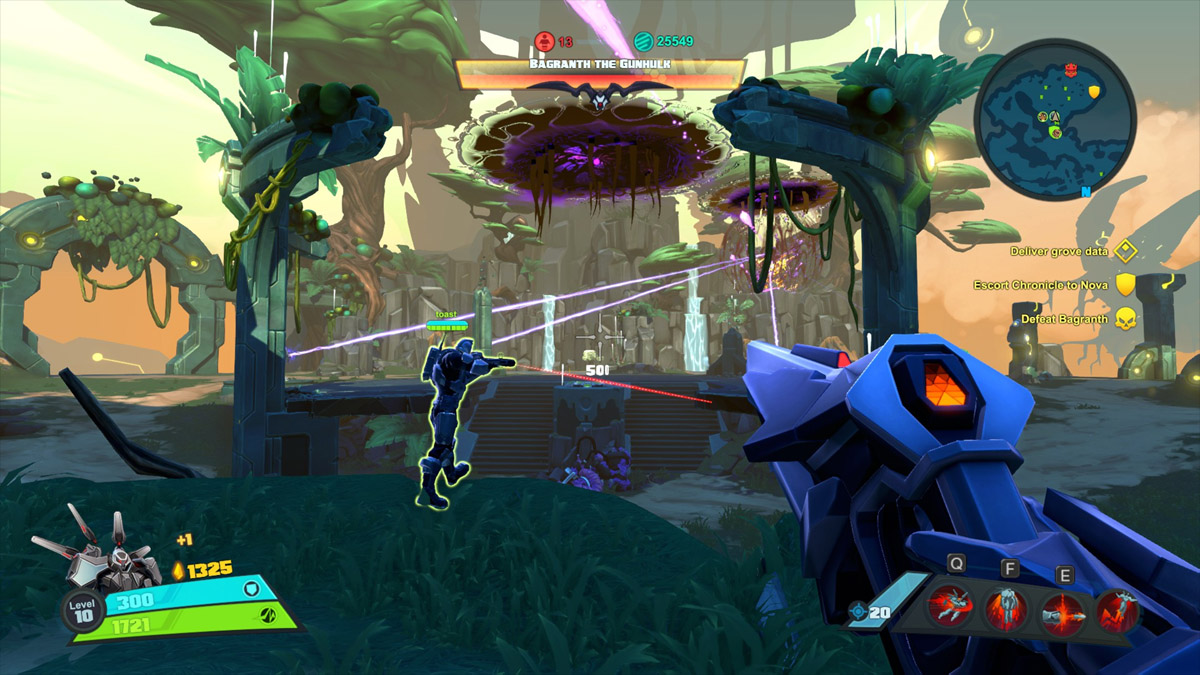Click the yellow shield marker on minimap
Image resolution: width=1200 pixels, height=675 pixels.
(x=1094, y=92)
